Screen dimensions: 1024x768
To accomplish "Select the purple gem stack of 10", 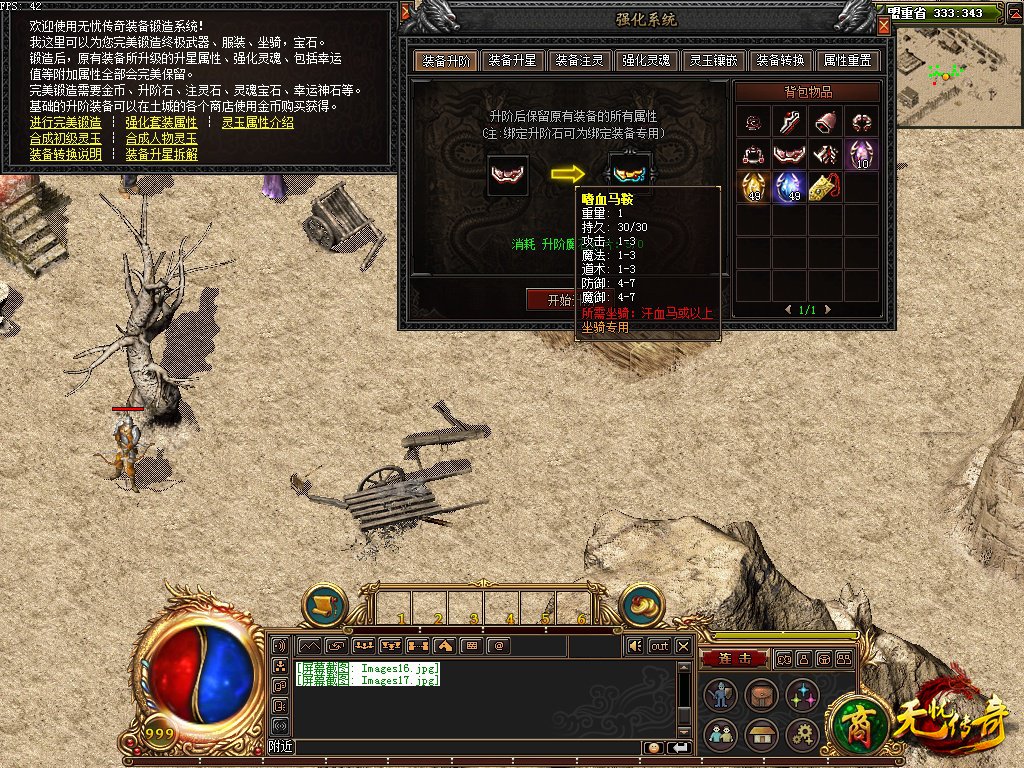I will 861,155.
